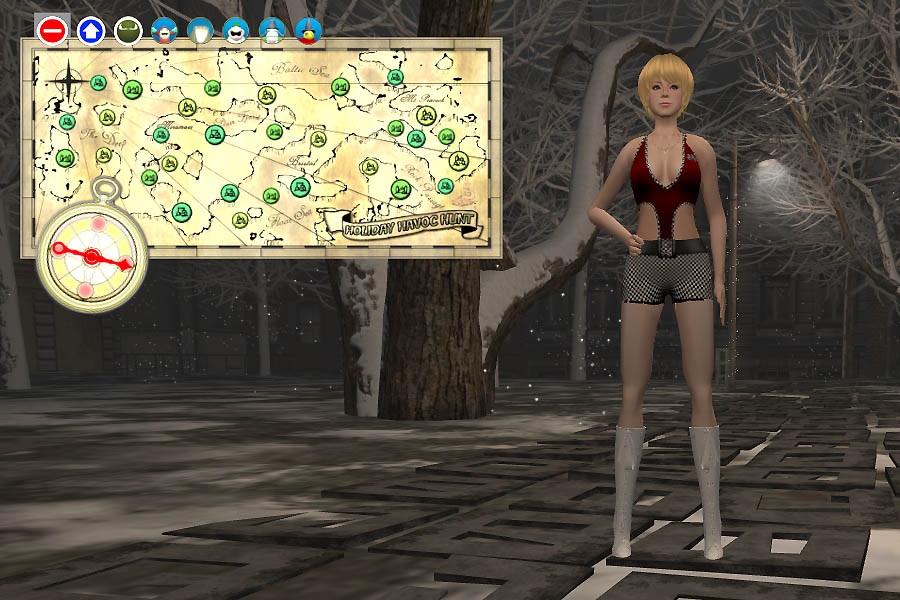Choose the dark green horned helmet icon
The image size is (900, 600).
click(128, 31)
